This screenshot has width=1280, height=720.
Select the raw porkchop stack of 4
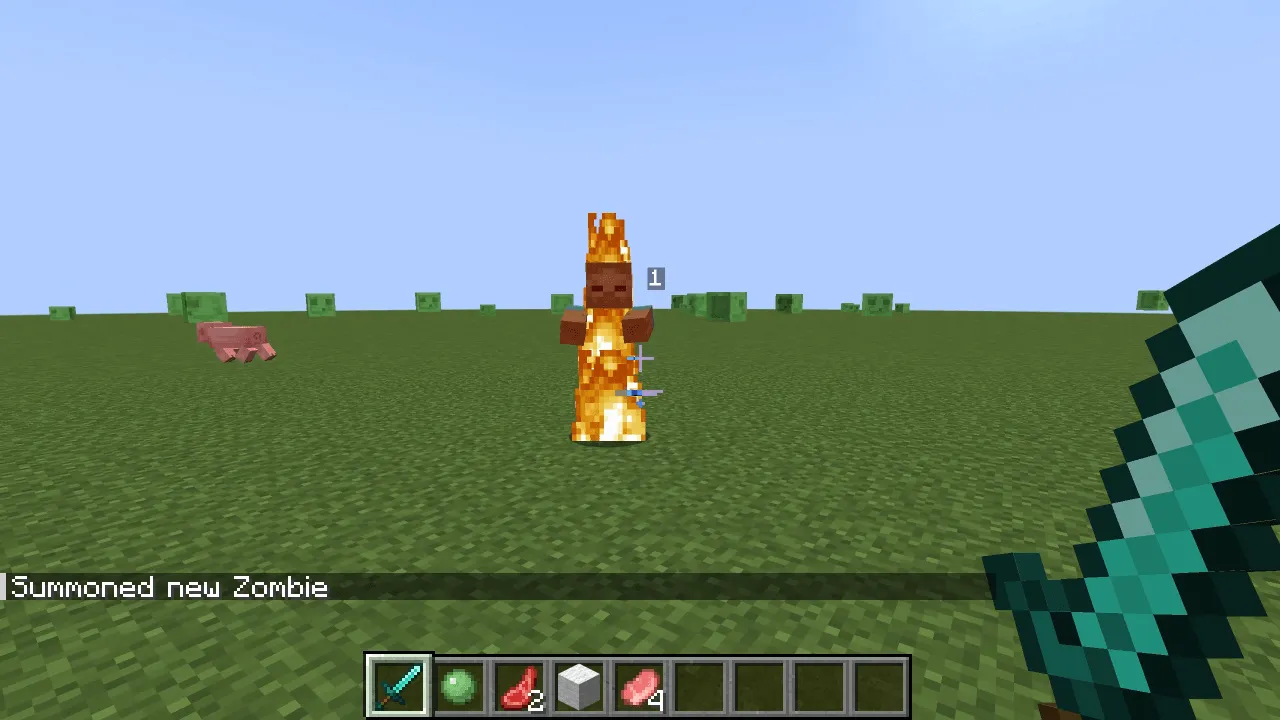[x=640, y=686]
